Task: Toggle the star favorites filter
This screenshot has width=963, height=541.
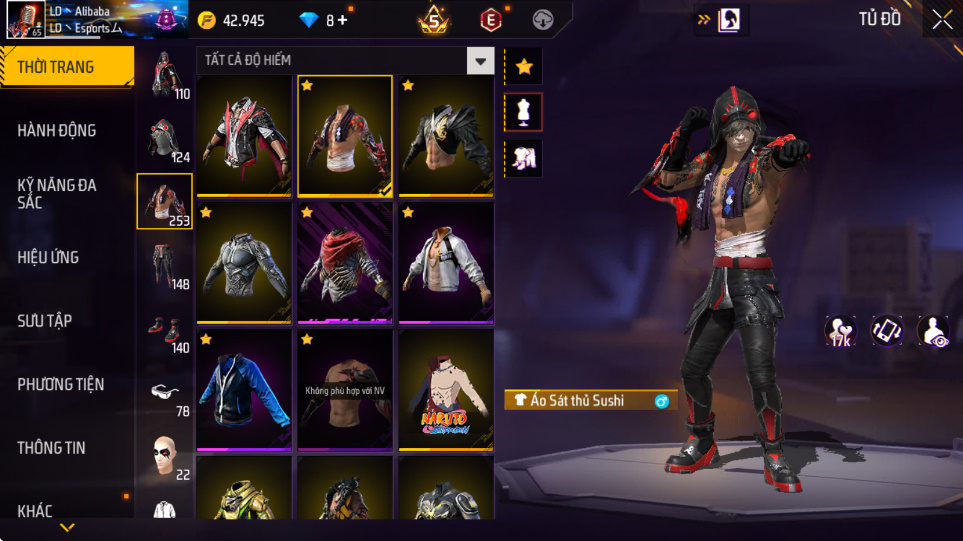Action: [x=523, y=67]
